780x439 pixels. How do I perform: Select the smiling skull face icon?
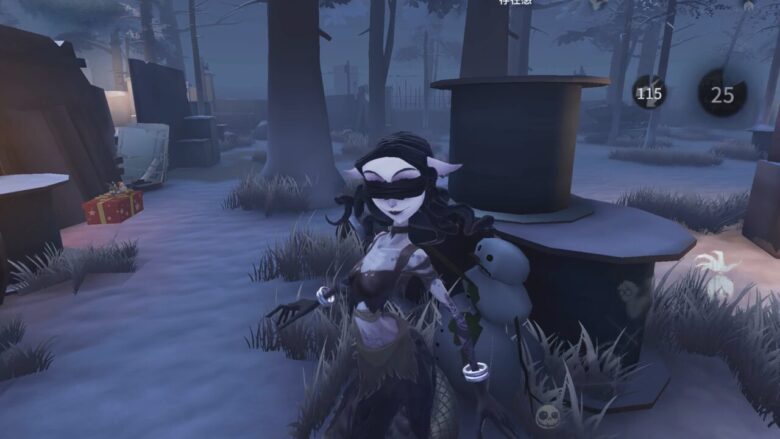pyautogui.click(x=547, y=417)
